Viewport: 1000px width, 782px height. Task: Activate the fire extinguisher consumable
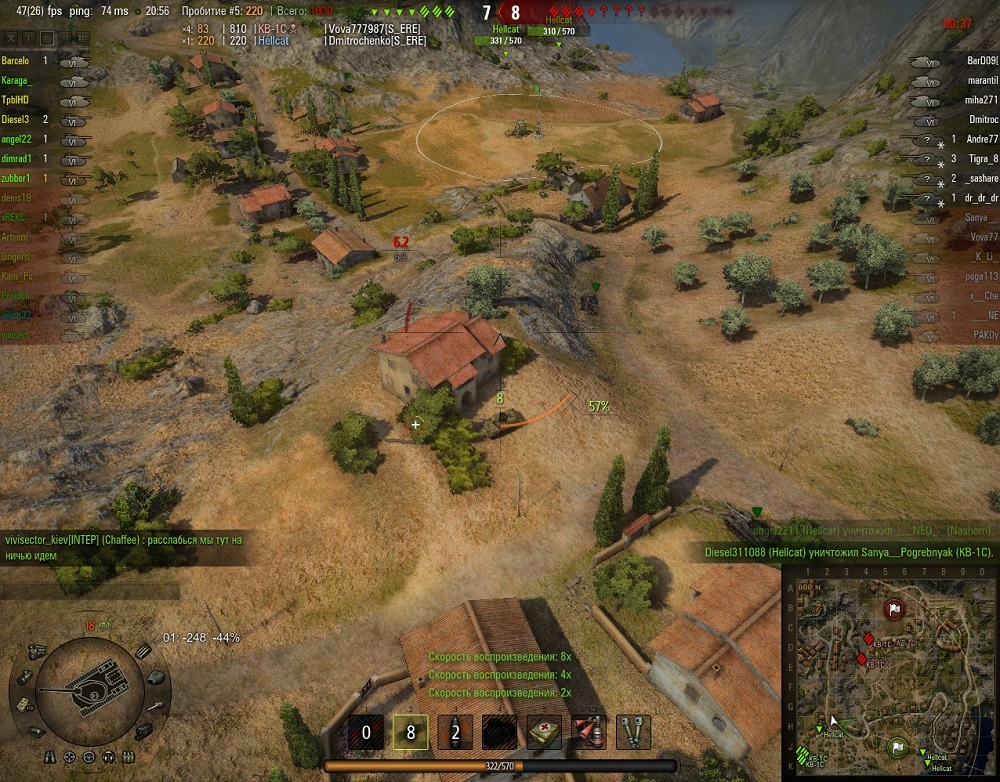(588, 732)
